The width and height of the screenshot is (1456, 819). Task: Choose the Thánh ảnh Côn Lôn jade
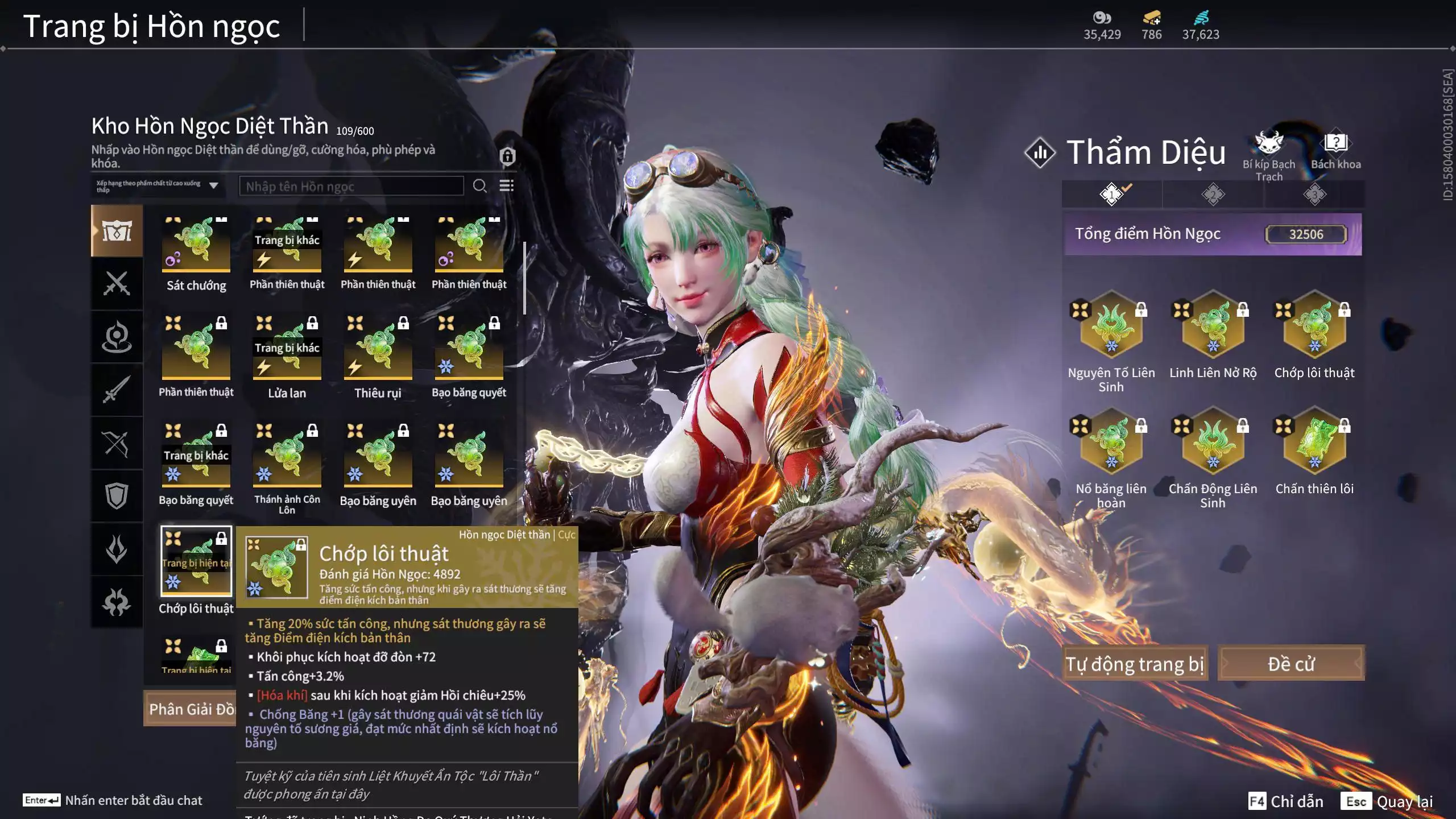tap(287, 460)
